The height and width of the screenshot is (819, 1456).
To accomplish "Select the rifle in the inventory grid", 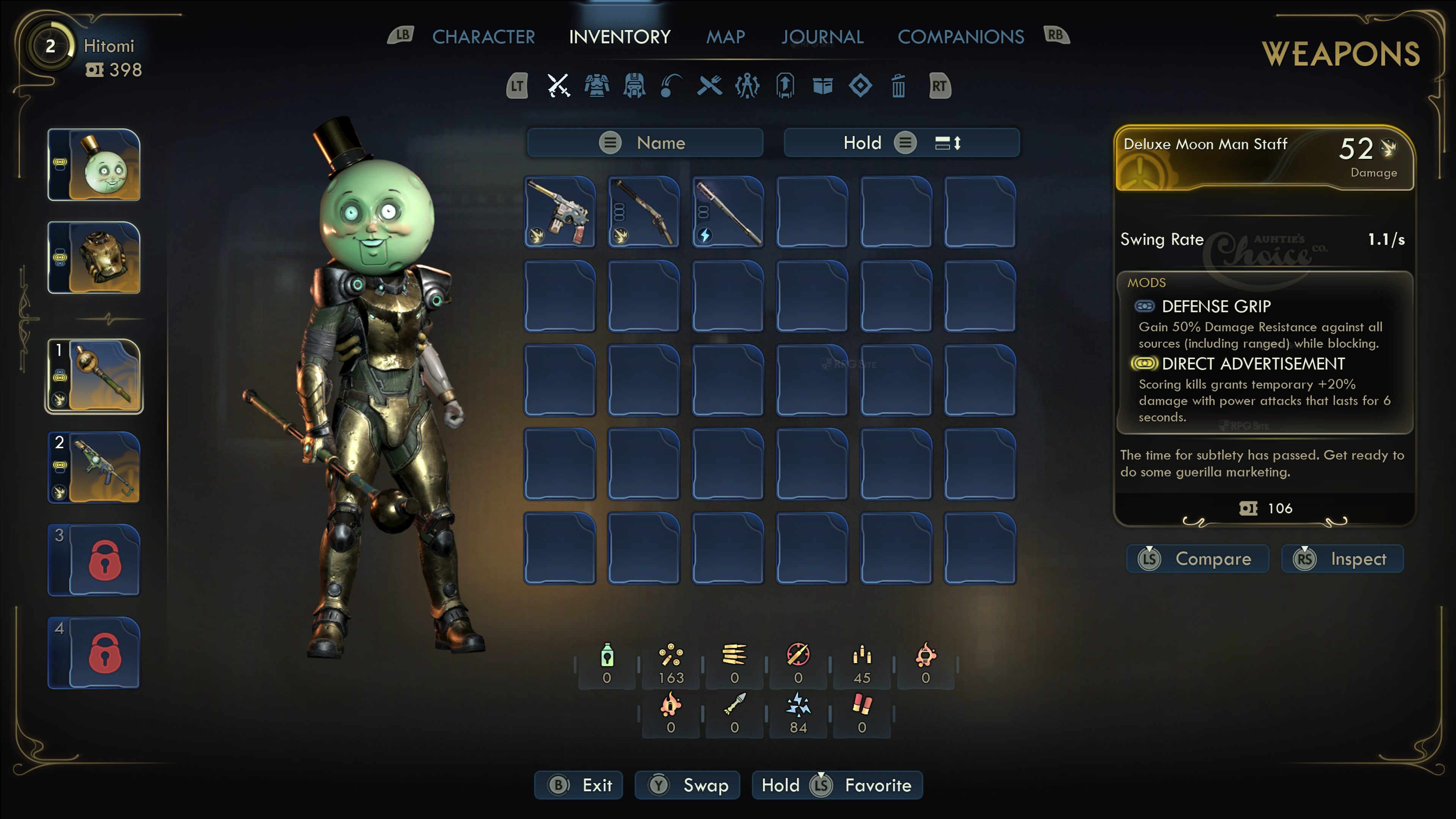I will [x=644, y=212].
